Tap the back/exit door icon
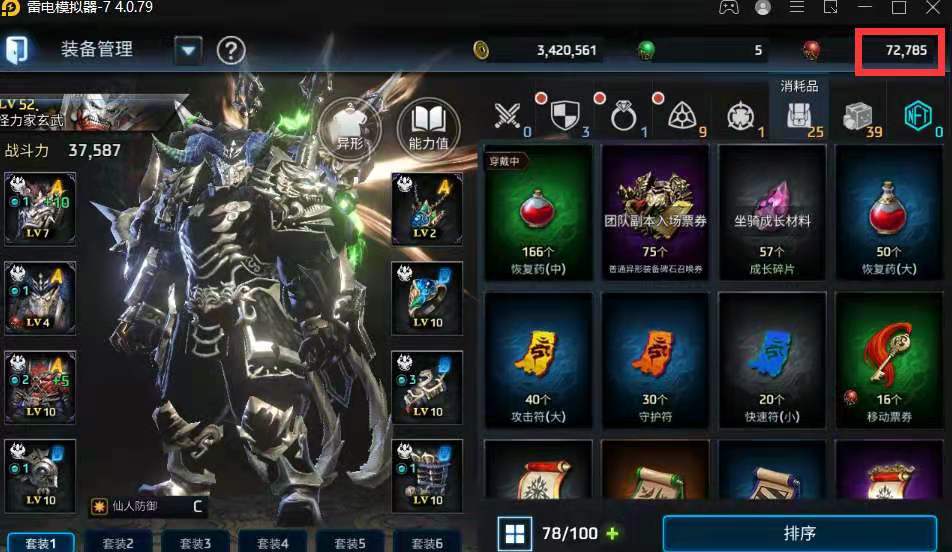 pos(17,49)
